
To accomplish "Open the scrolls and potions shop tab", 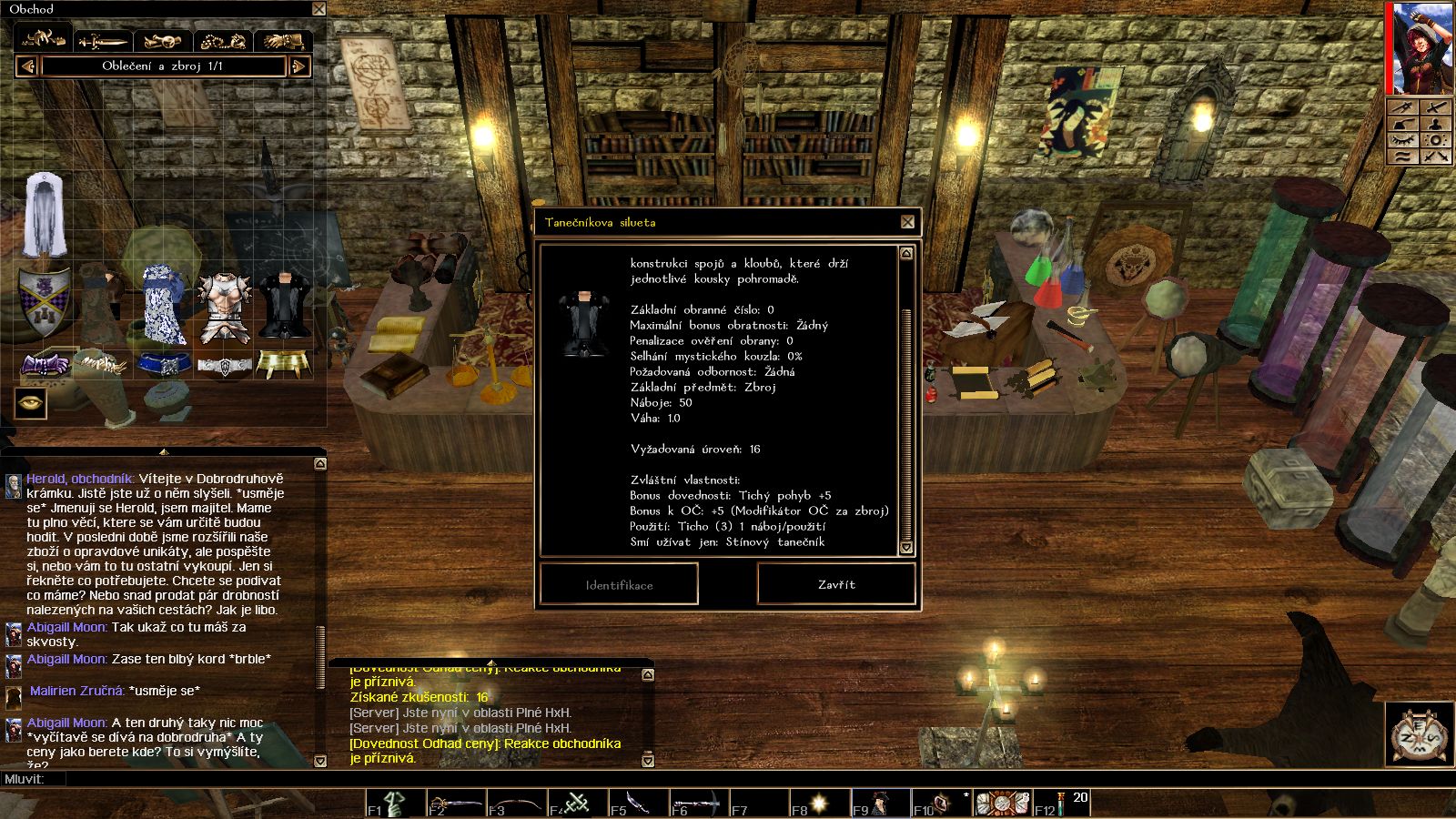I will tap(163, 41).
